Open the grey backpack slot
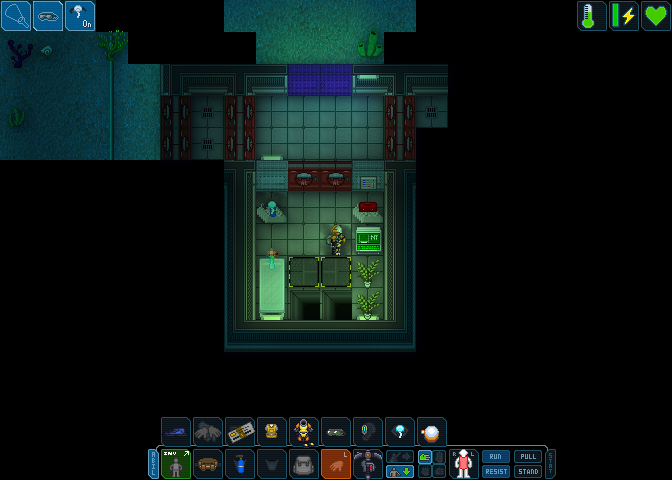Viewport: 672px width, 480px height. 304,464
